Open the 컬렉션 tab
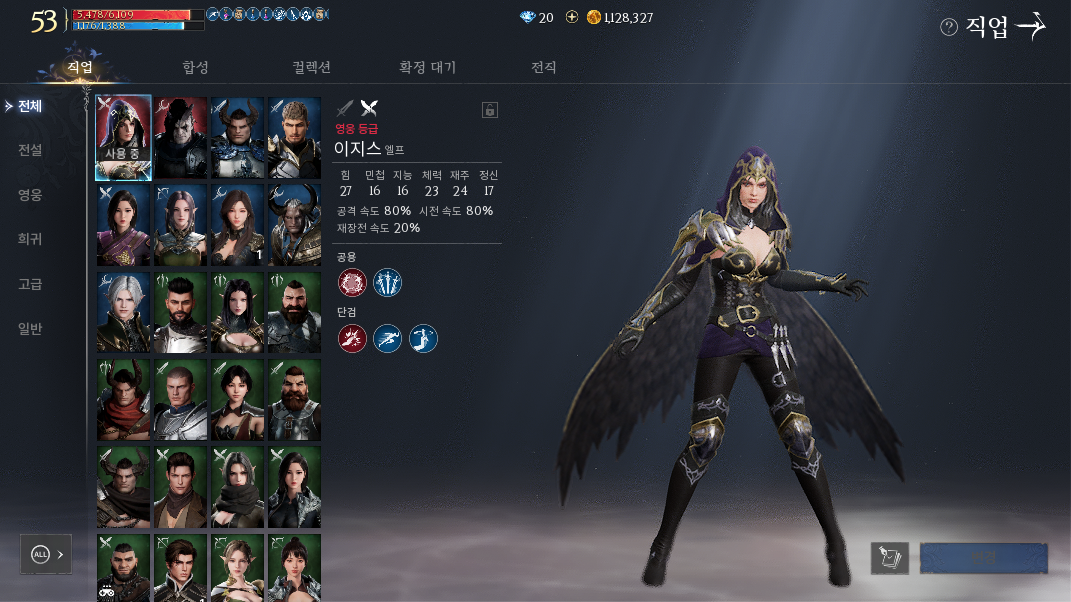The height and width of the screenshot is (602, 1071). coord(311,67)
